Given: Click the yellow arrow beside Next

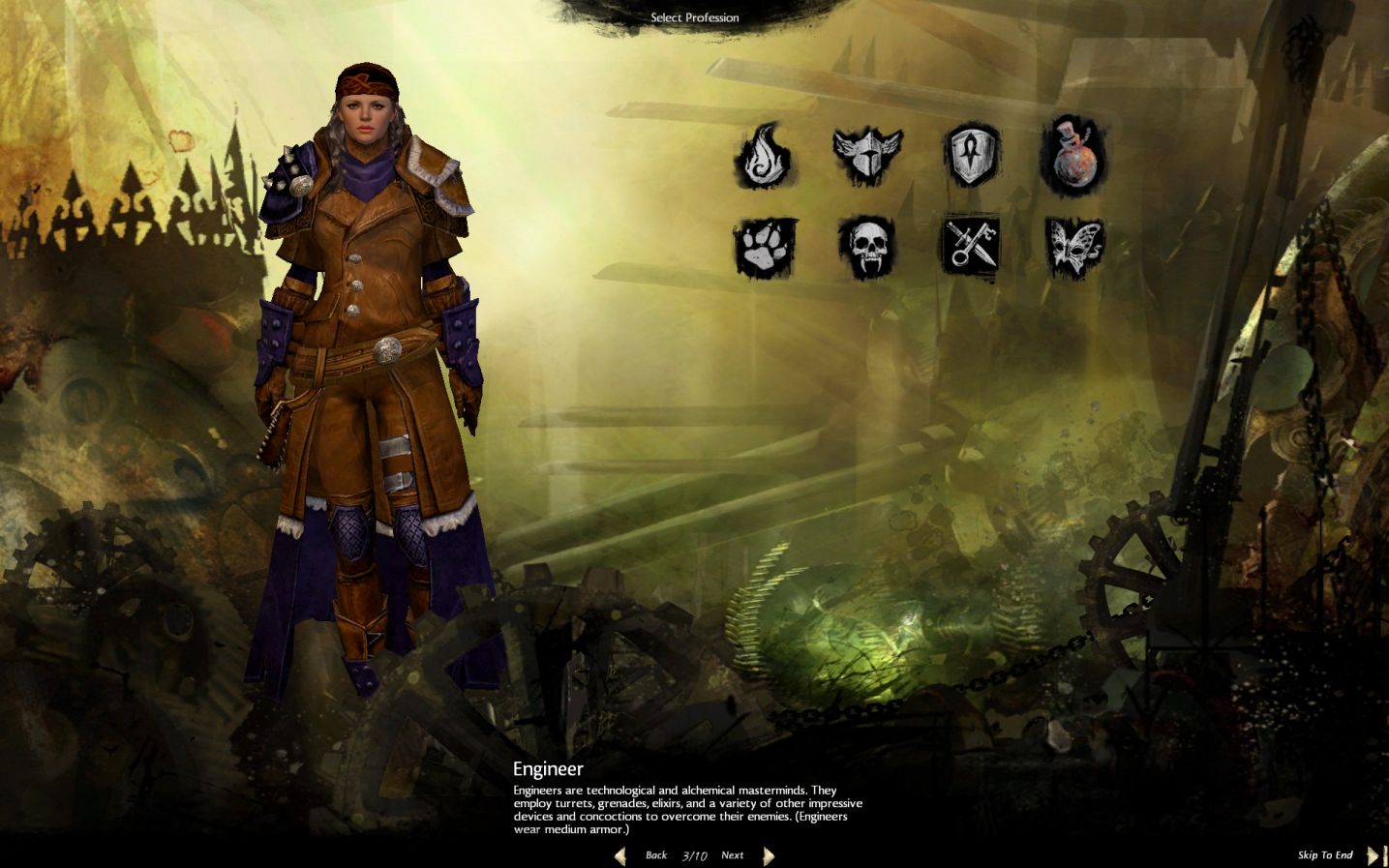Looking at the screenshot, I should click(769, 855).
